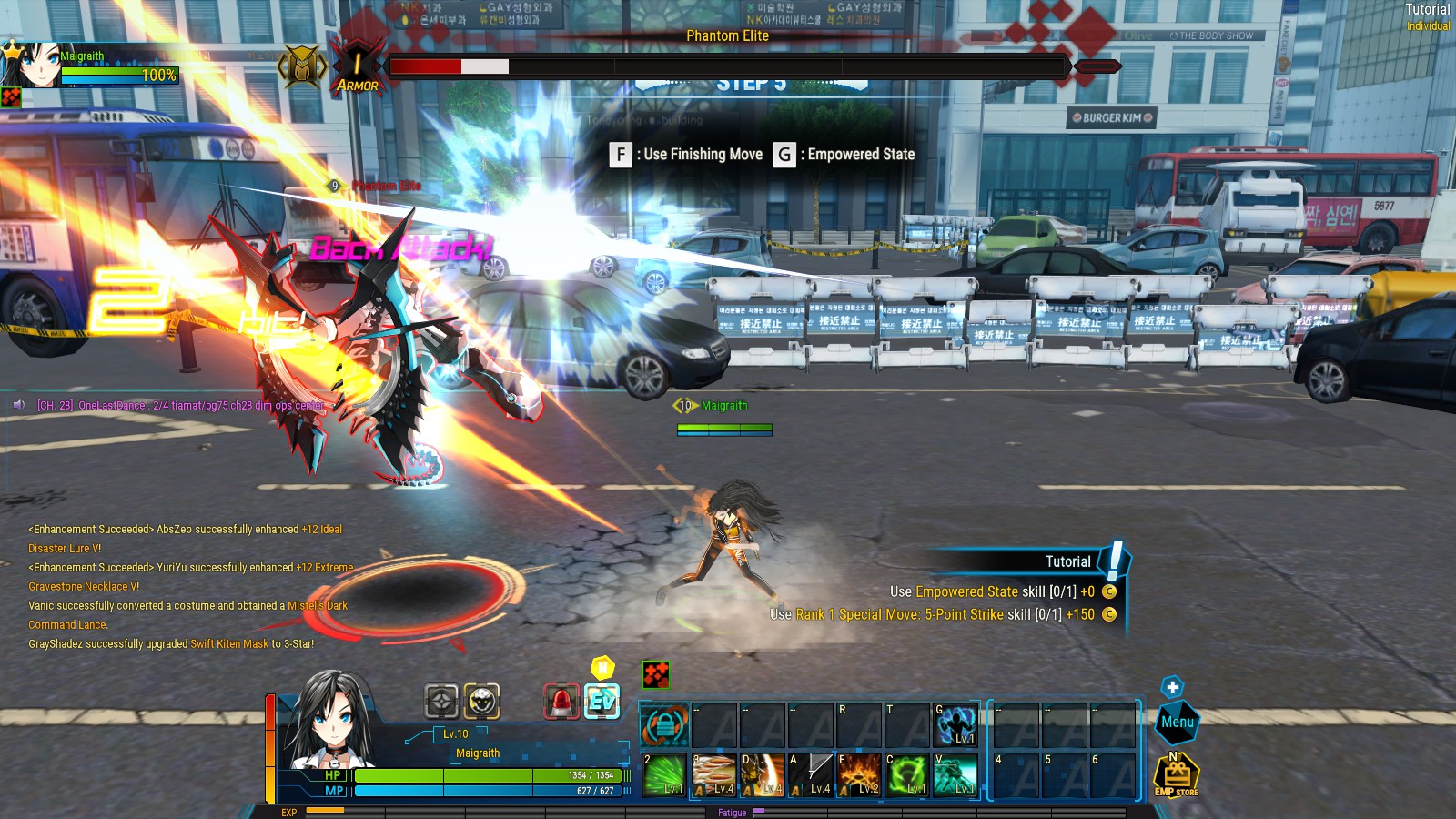Click the blue plus button above Menu
Screen dimensions: 1456x819
click(x=1172, y=687)
